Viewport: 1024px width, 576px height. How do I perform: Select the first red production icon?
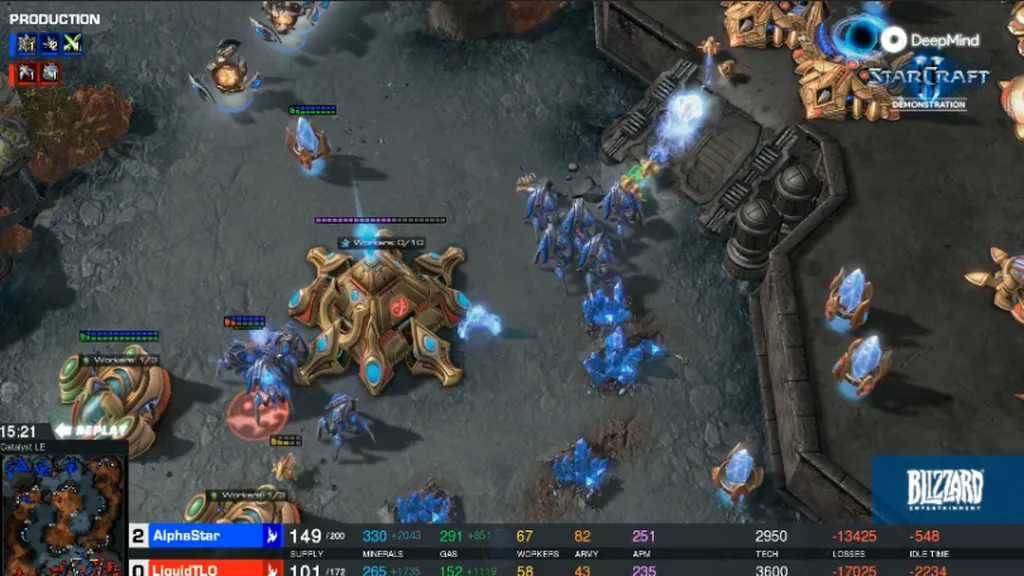coord(24,73)
